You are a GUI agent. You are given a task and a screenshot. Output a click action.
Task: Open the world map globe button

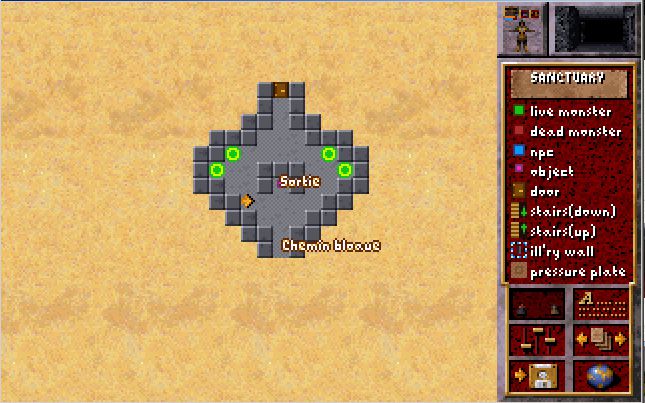602,375
